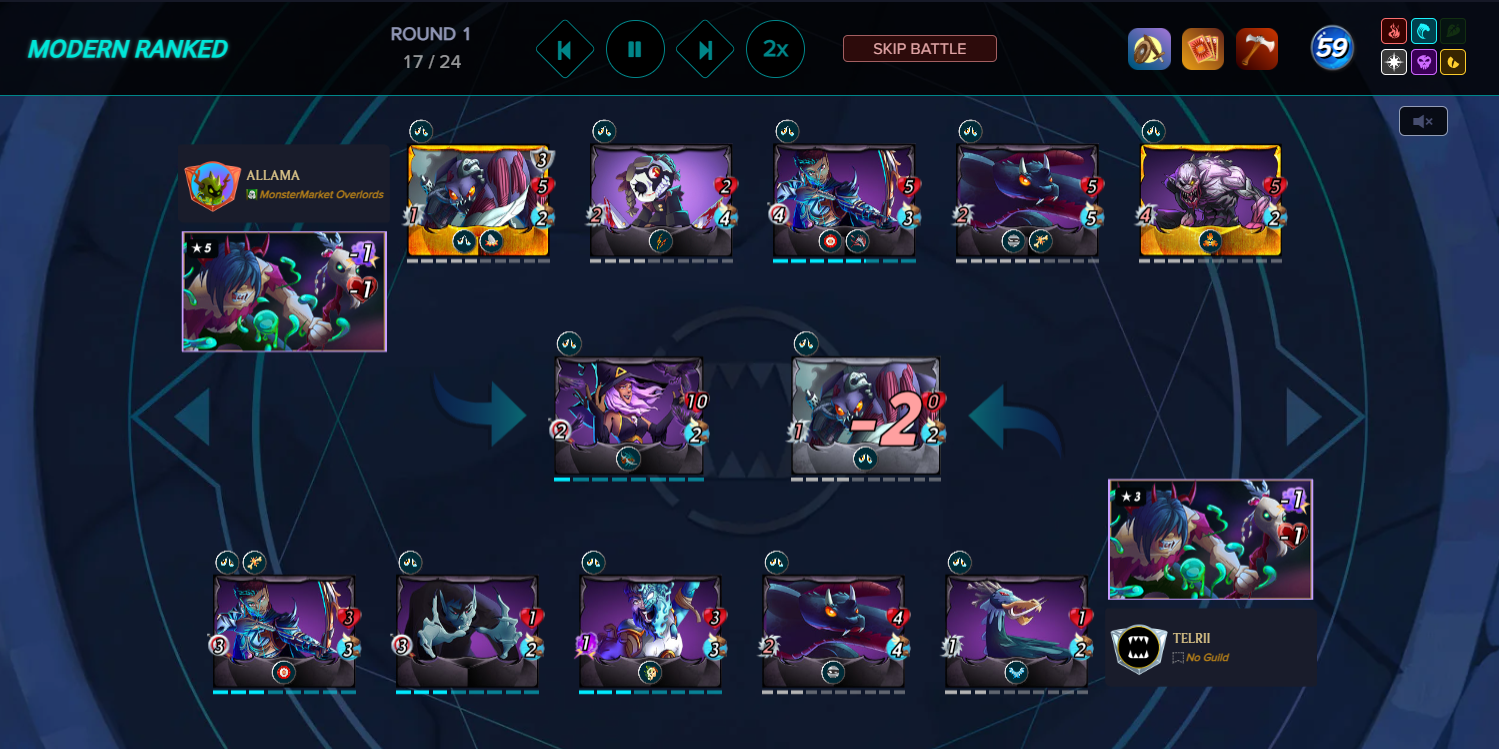Pause the battle playback

(x=635, y=48)
